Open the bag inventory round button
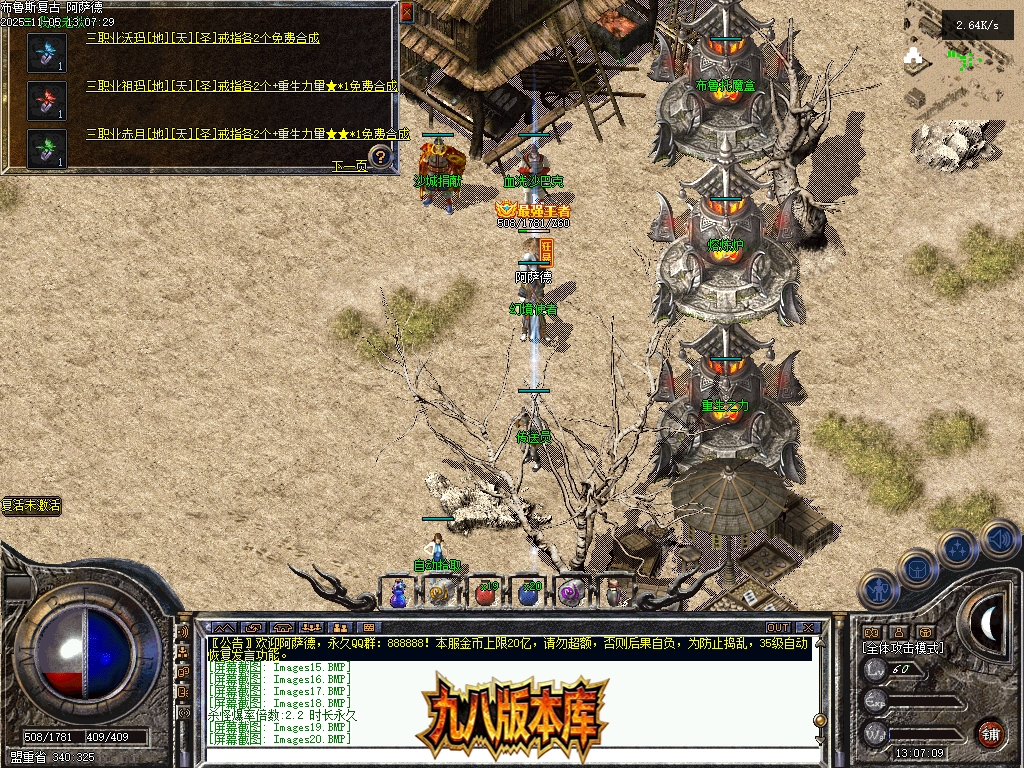 pyautogui.click(x=917, y=568)
